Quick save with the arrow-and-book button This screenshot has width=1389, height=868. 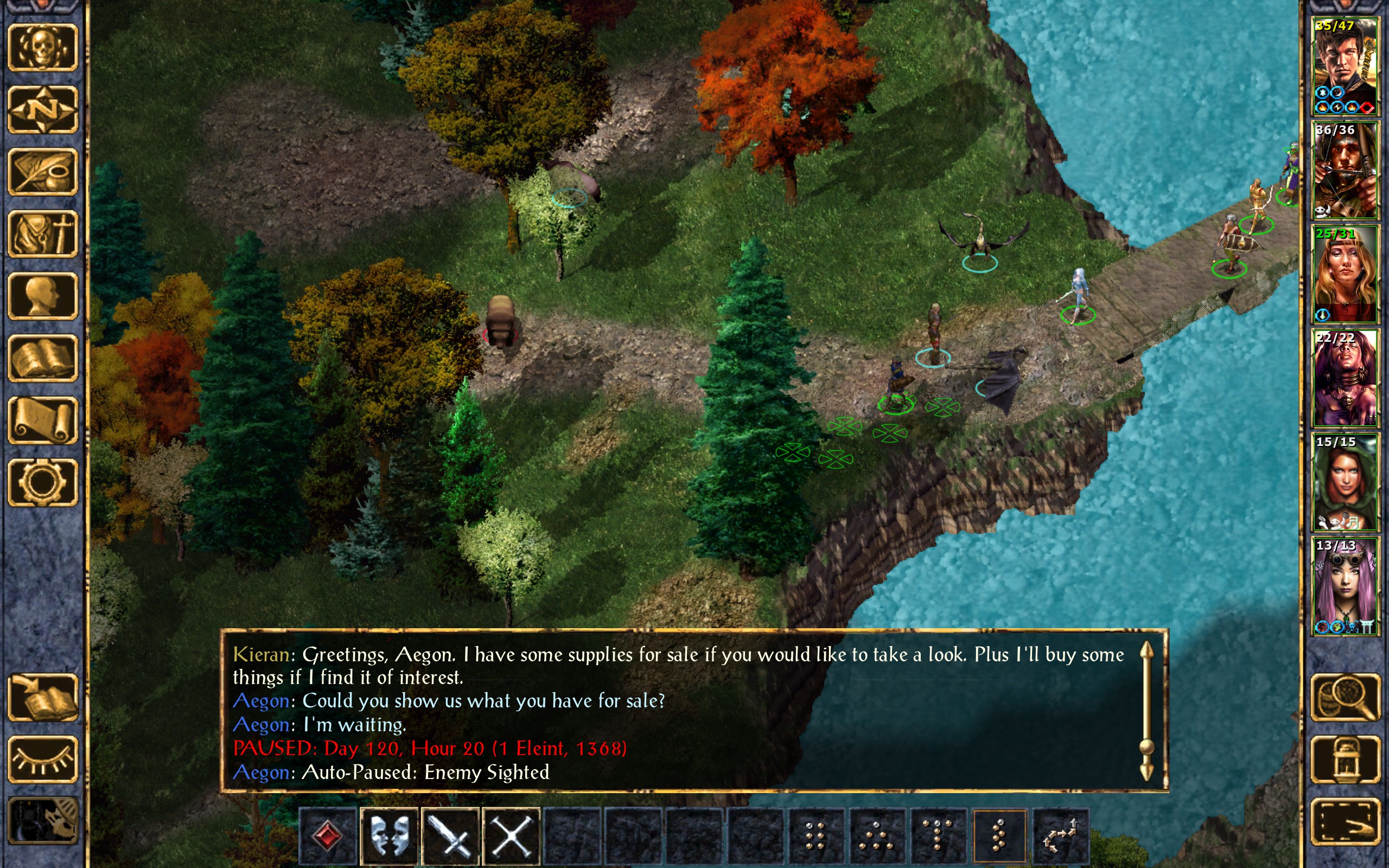pos(43,698)
